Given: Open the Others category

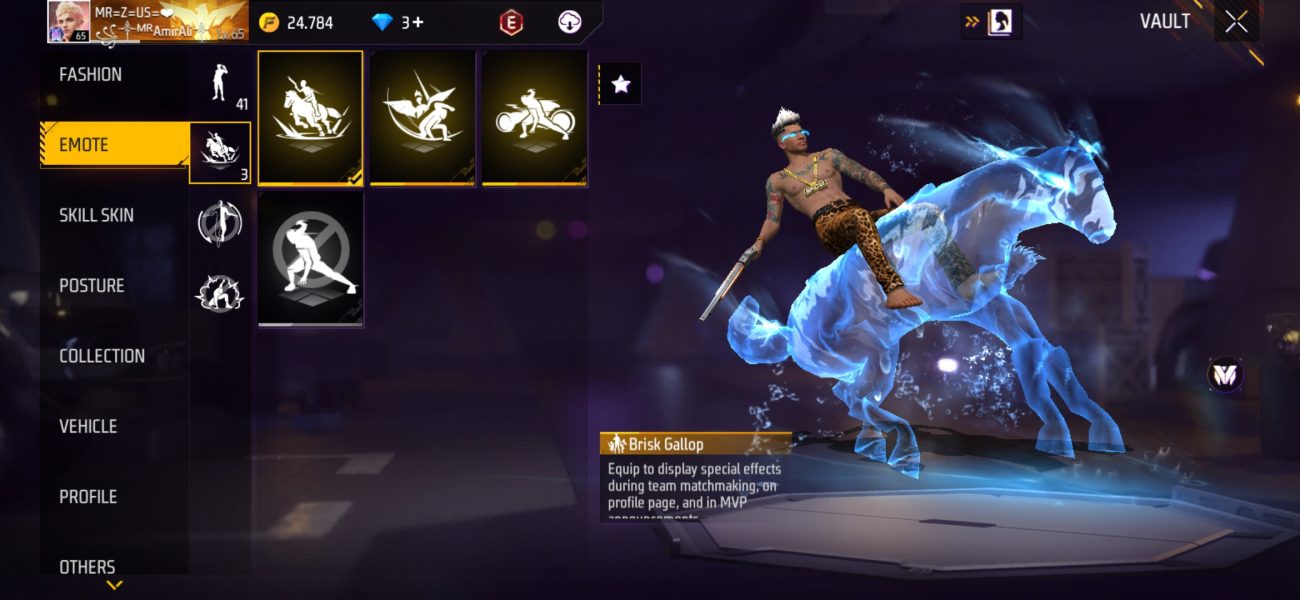Looking at the screenshot, I should pos(87,566).
